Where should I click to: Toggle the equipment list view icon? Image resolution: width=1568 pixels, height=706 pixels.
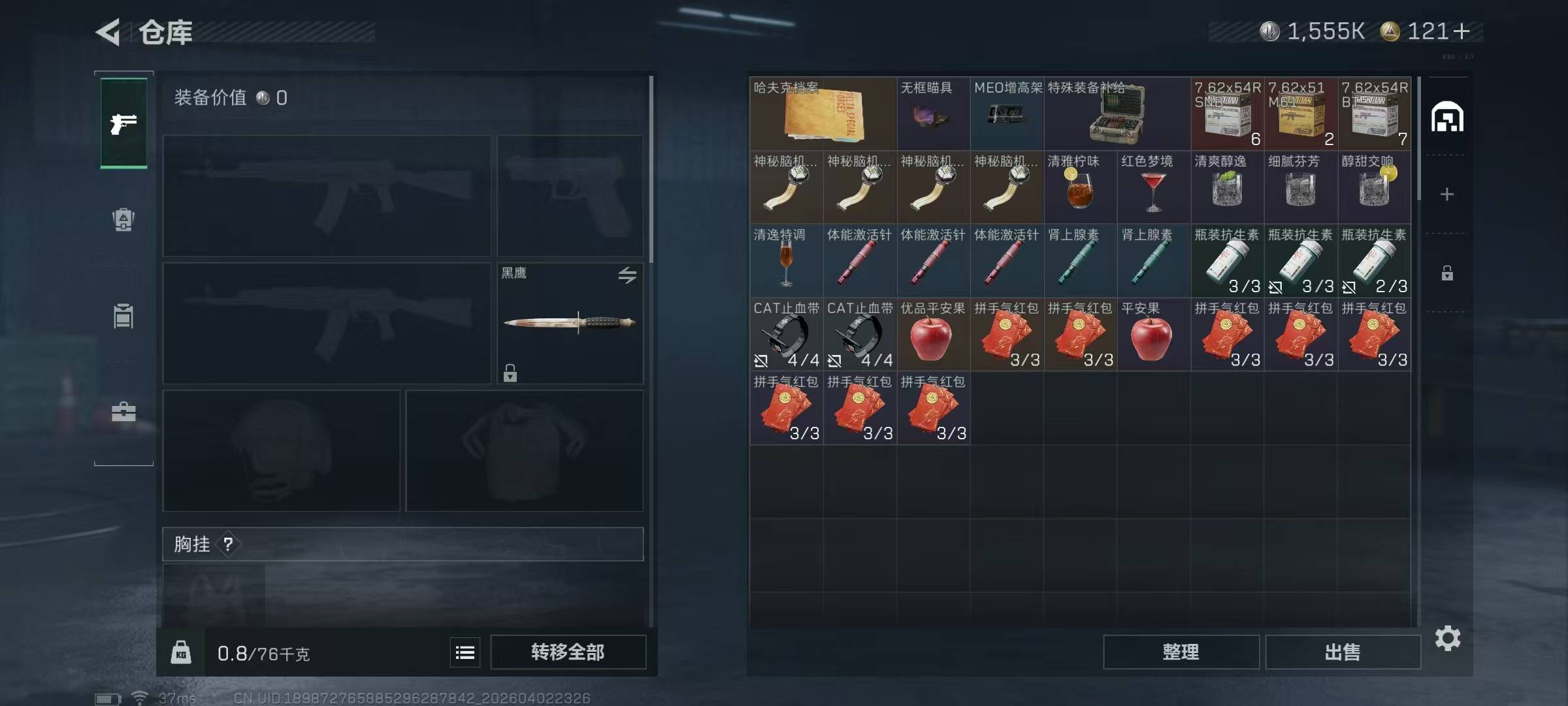[x=465, y=652]
